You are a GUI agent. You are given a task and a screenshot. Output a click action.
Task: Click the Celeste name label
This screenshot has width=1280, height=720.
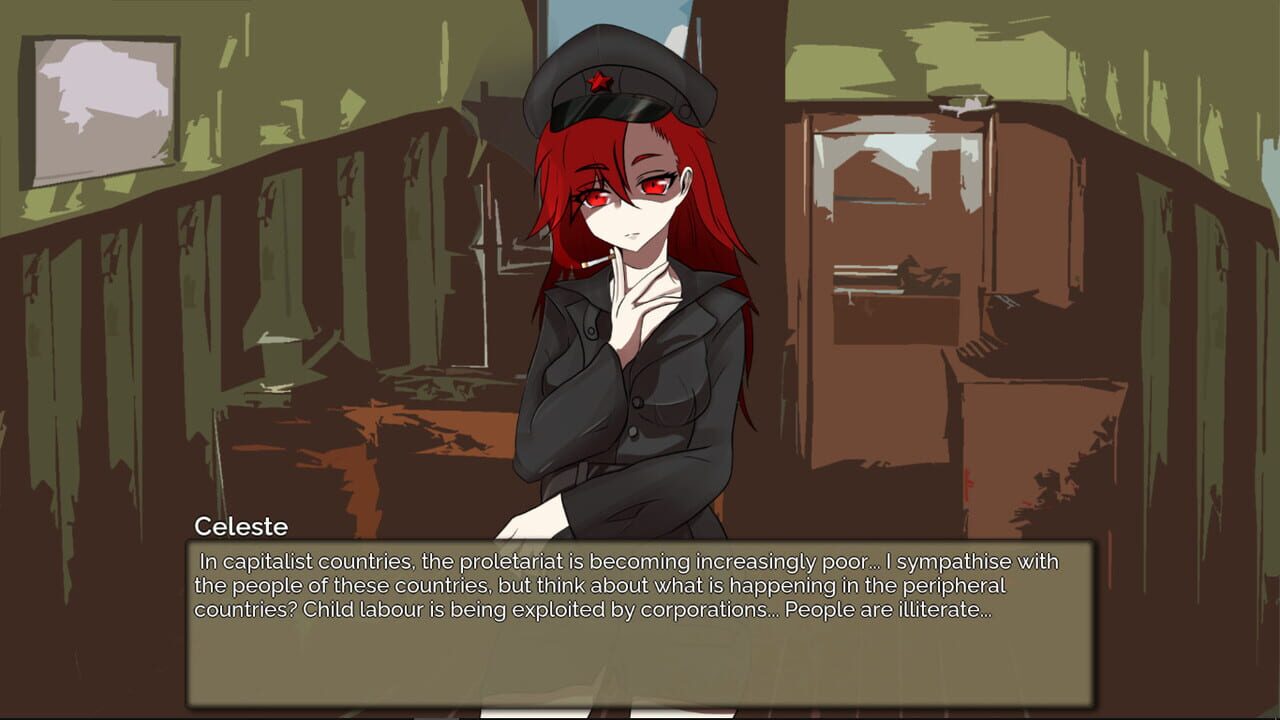240,525
